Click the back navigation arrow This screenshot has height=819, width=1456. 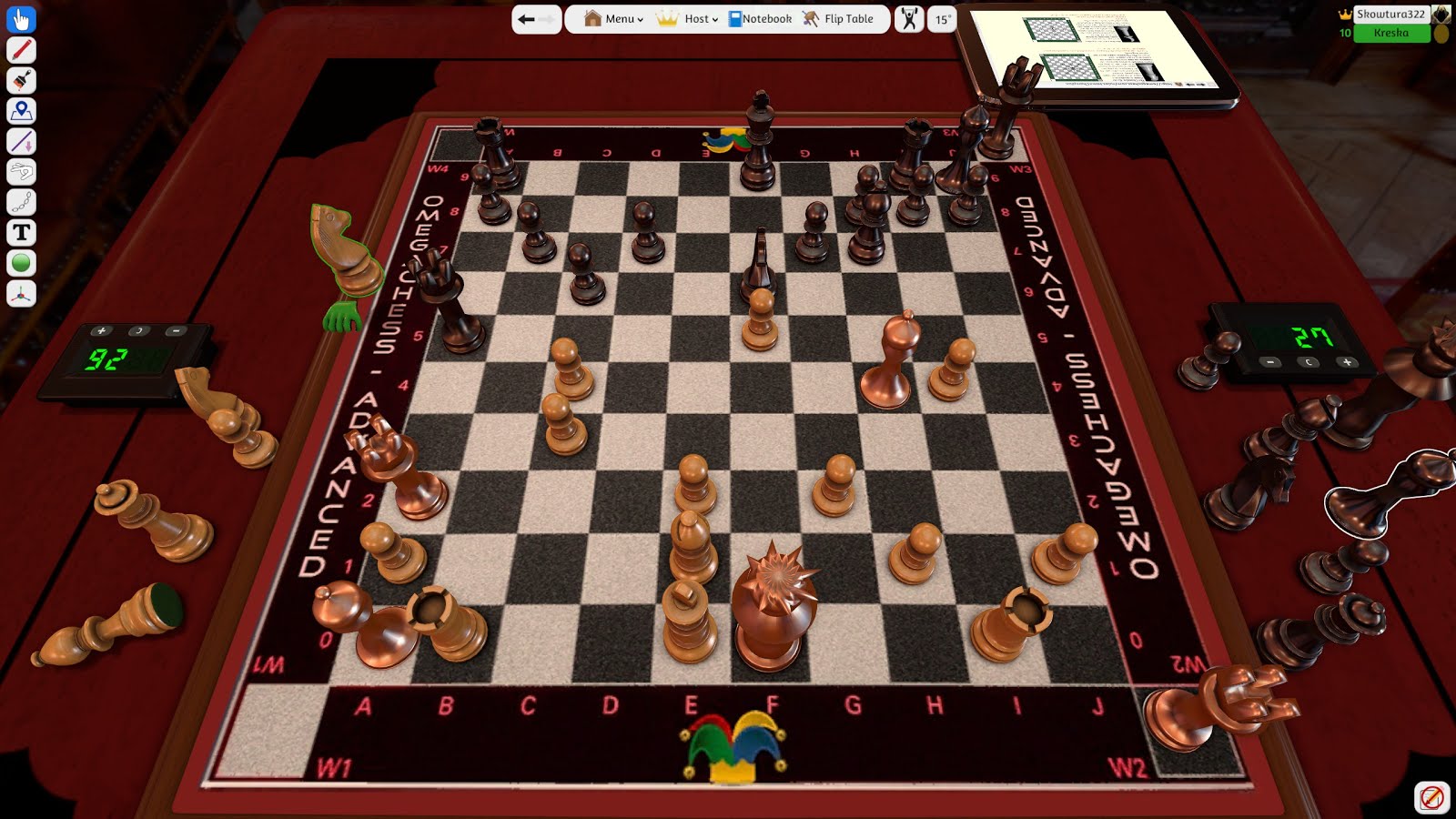coord(526,17)
